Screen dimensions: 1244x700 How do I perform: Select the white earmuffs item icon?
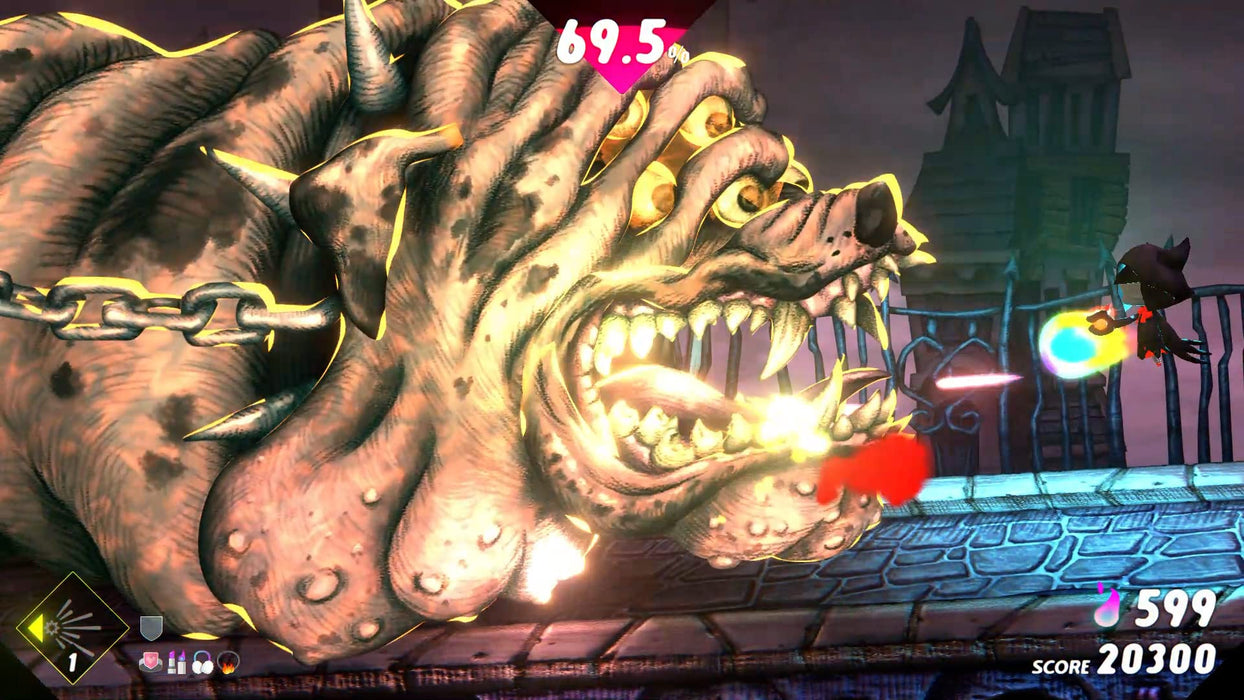tap(202, 661)
